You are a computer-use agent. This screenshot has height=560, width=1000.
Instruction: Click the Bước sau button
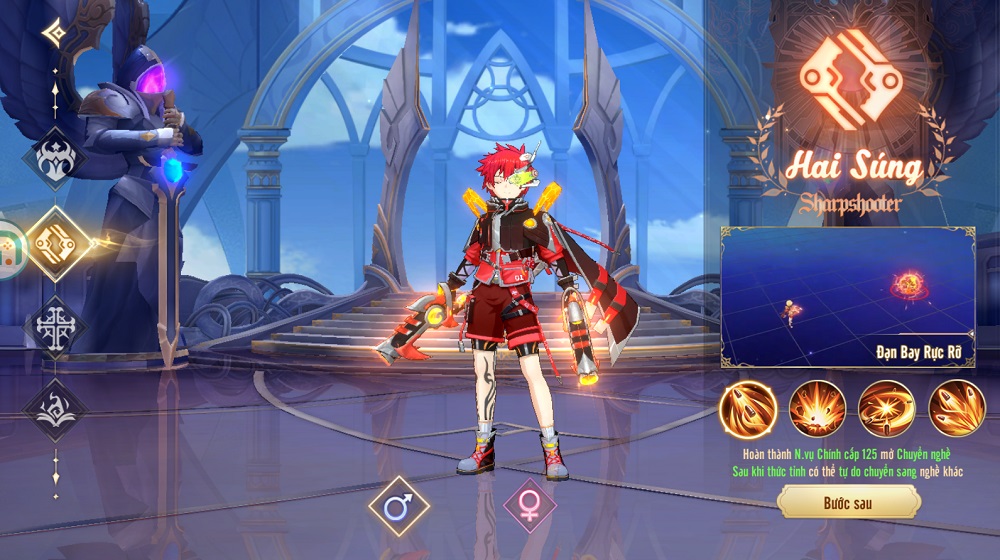(x=848, y=502)
